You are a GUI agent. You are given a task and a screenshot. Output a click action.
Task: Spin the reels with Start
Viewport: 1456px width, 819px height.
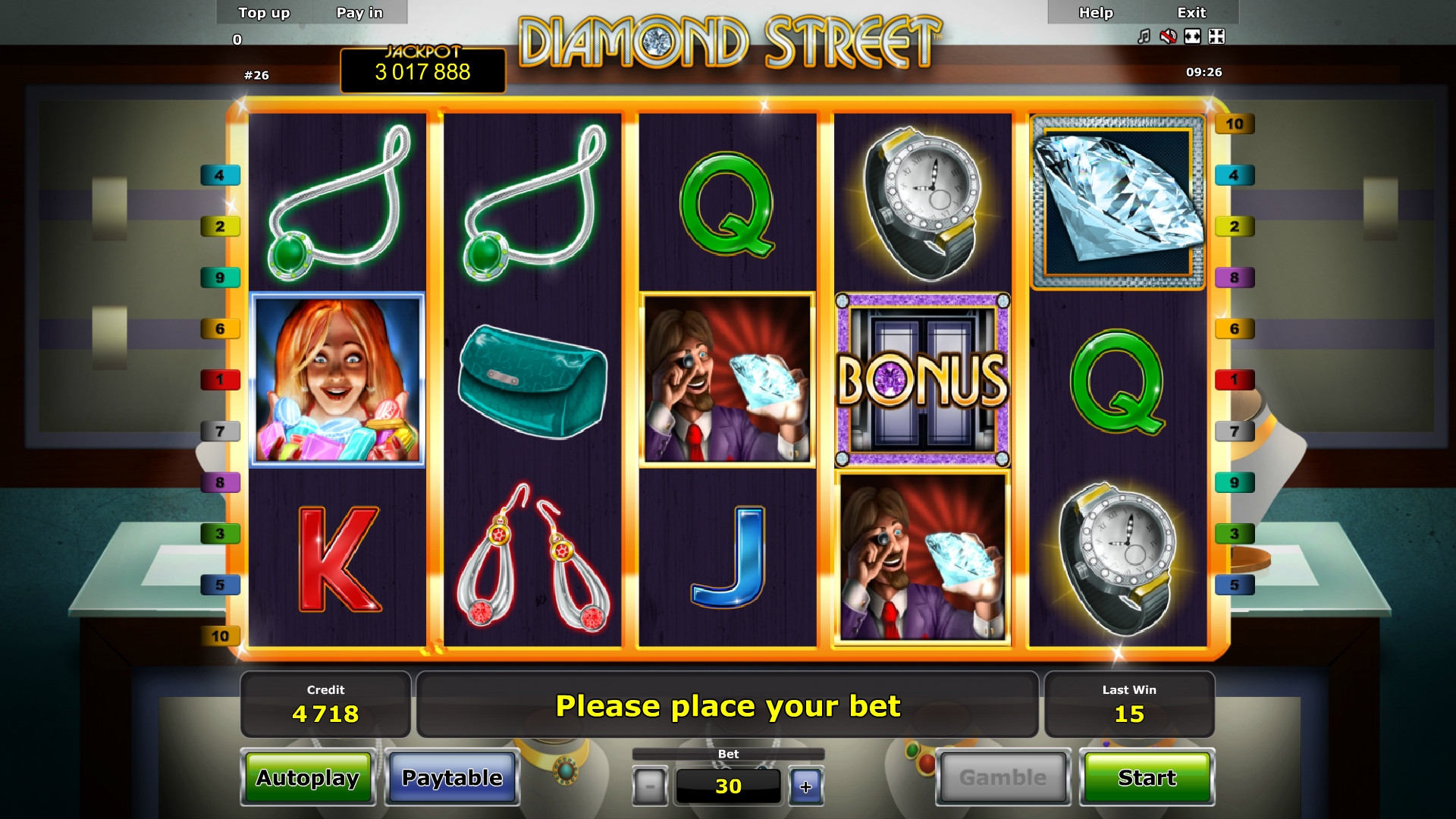pyautogui.click(x=1147, y=777)
